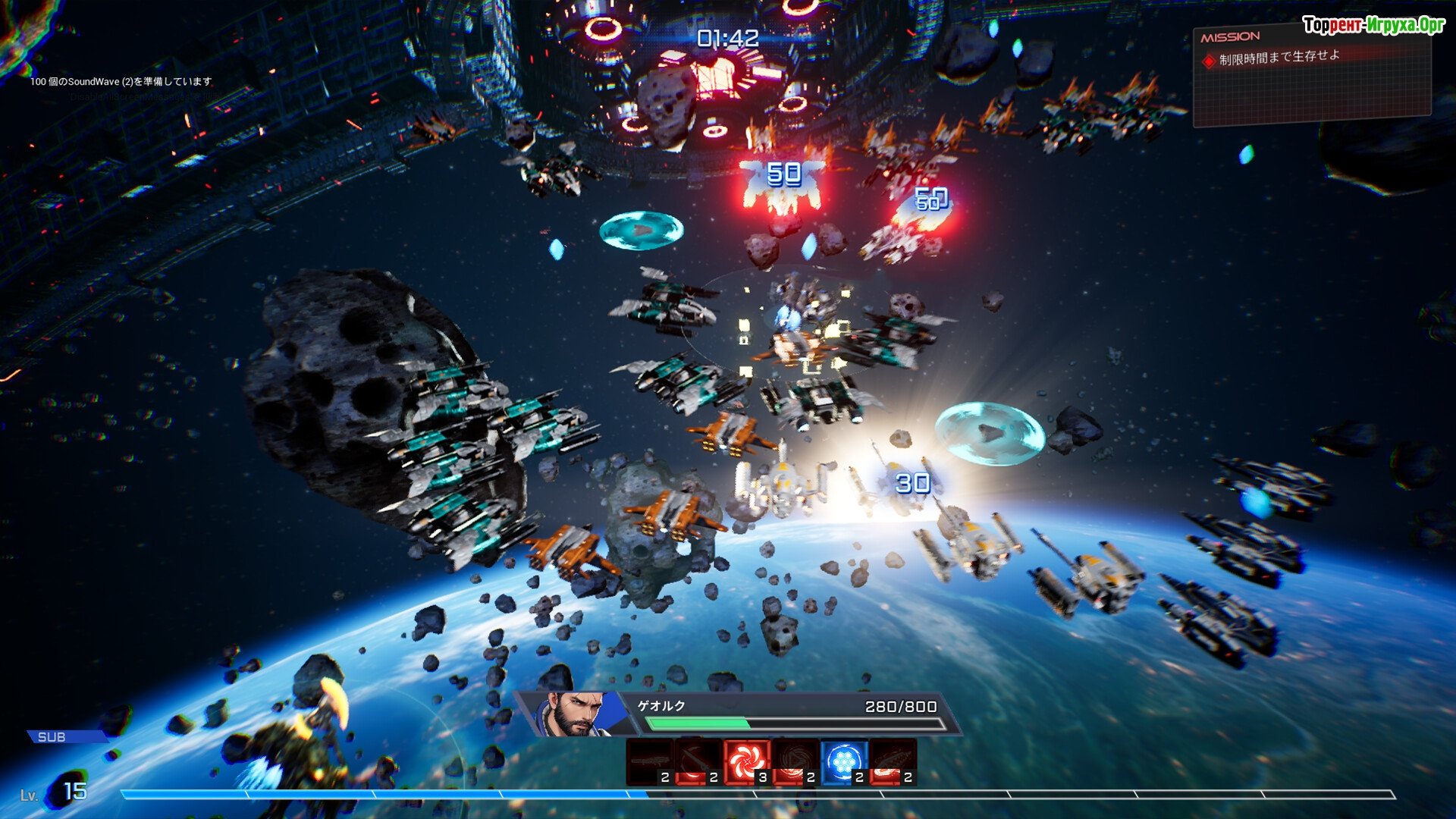Open the MISSION objective panel
Viewport: 1456px width, 819px height.
[x=1312, y=74]
